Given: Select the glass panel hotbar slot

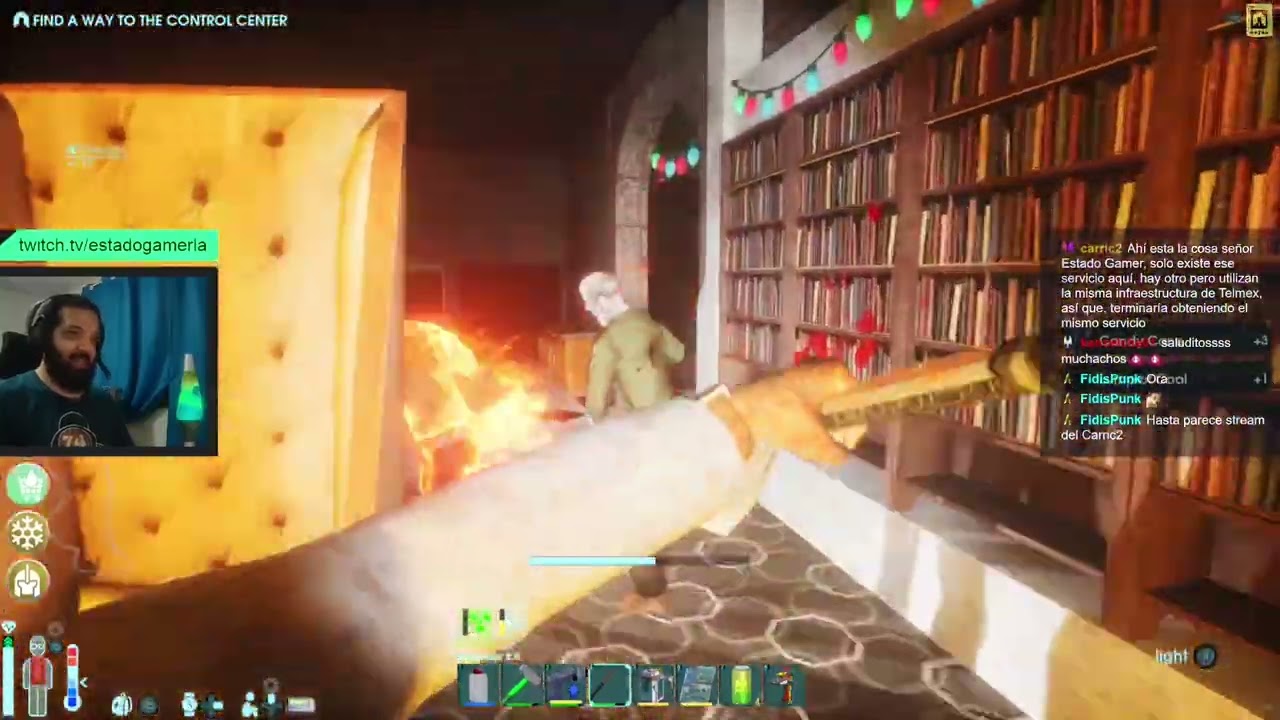Looking at the screenshot, I should pyautogui.click(x=697, y=687).
